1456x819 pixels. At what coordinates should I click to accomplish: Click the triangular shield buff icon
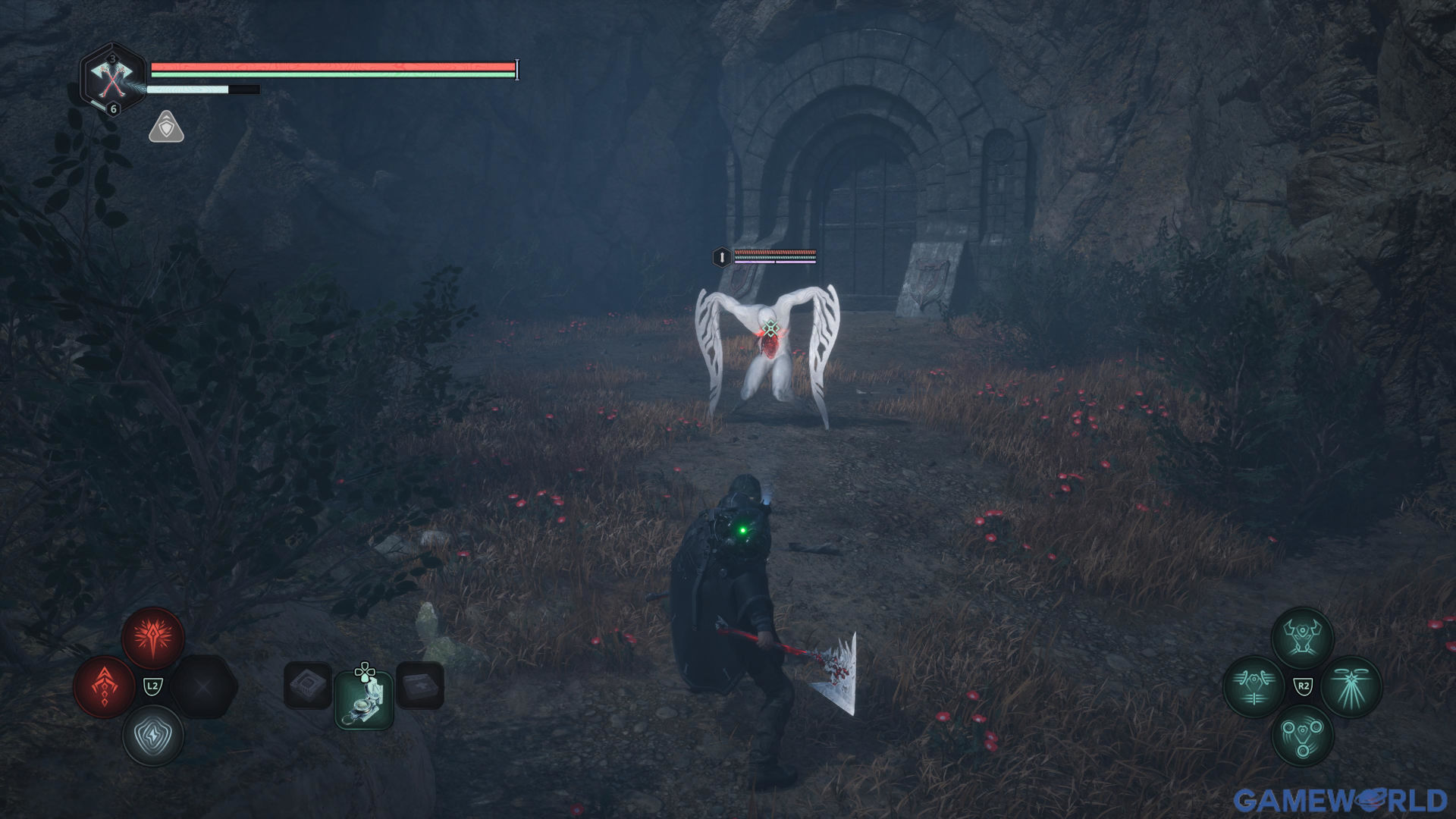coord(166,127)
